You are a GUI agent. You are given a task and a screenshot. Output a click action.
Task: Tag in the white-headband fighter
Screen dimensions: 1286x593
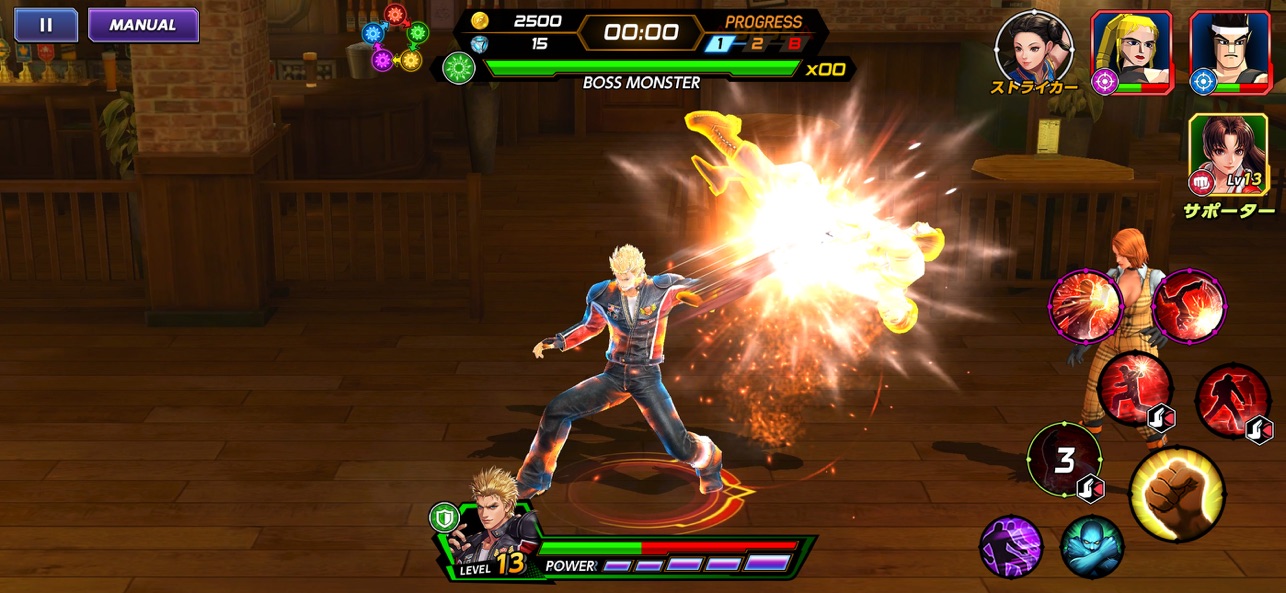tap(1229, 52)
